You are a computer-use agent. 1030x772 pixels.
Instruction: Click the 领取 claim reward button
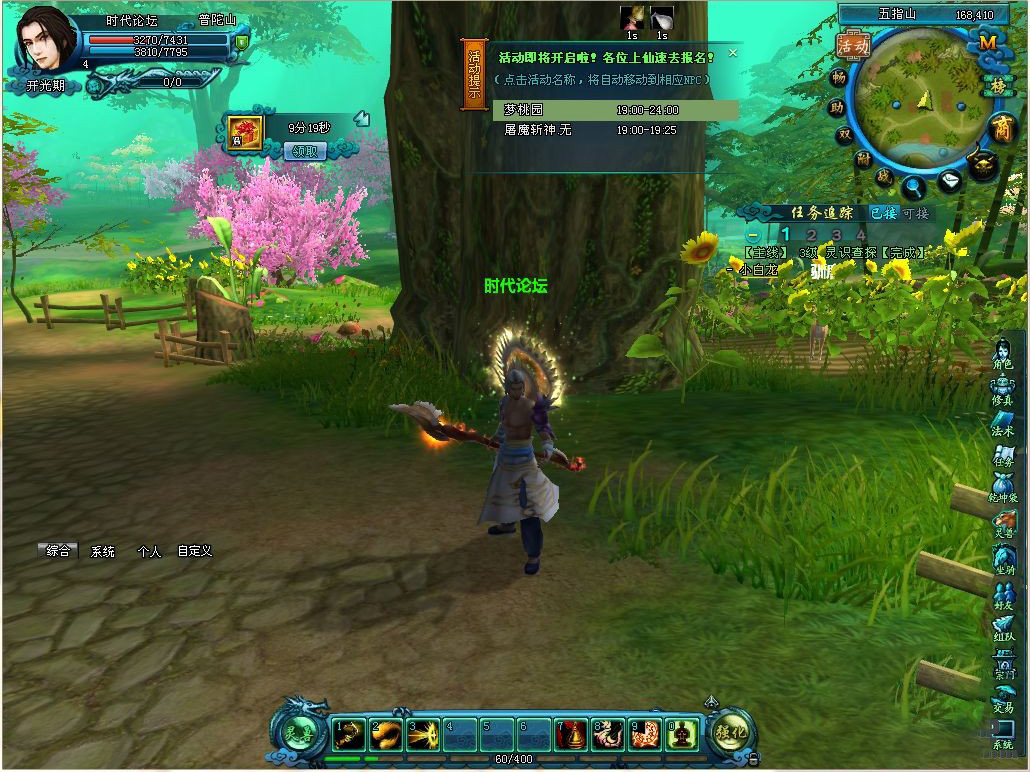[x=306, y=151]
